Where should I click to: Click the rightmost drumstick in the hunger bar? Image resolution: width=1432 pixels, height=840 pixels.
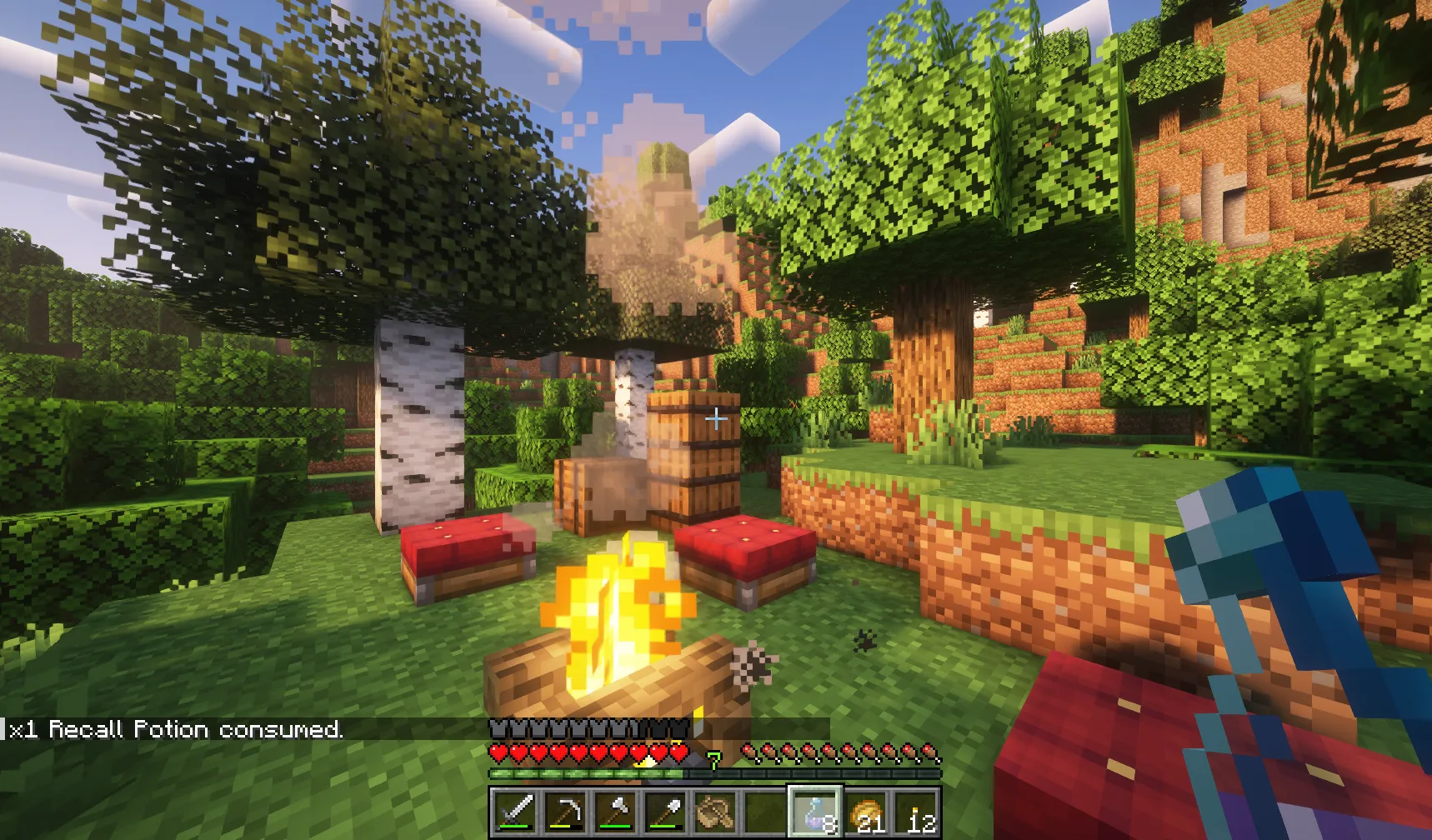927,752
